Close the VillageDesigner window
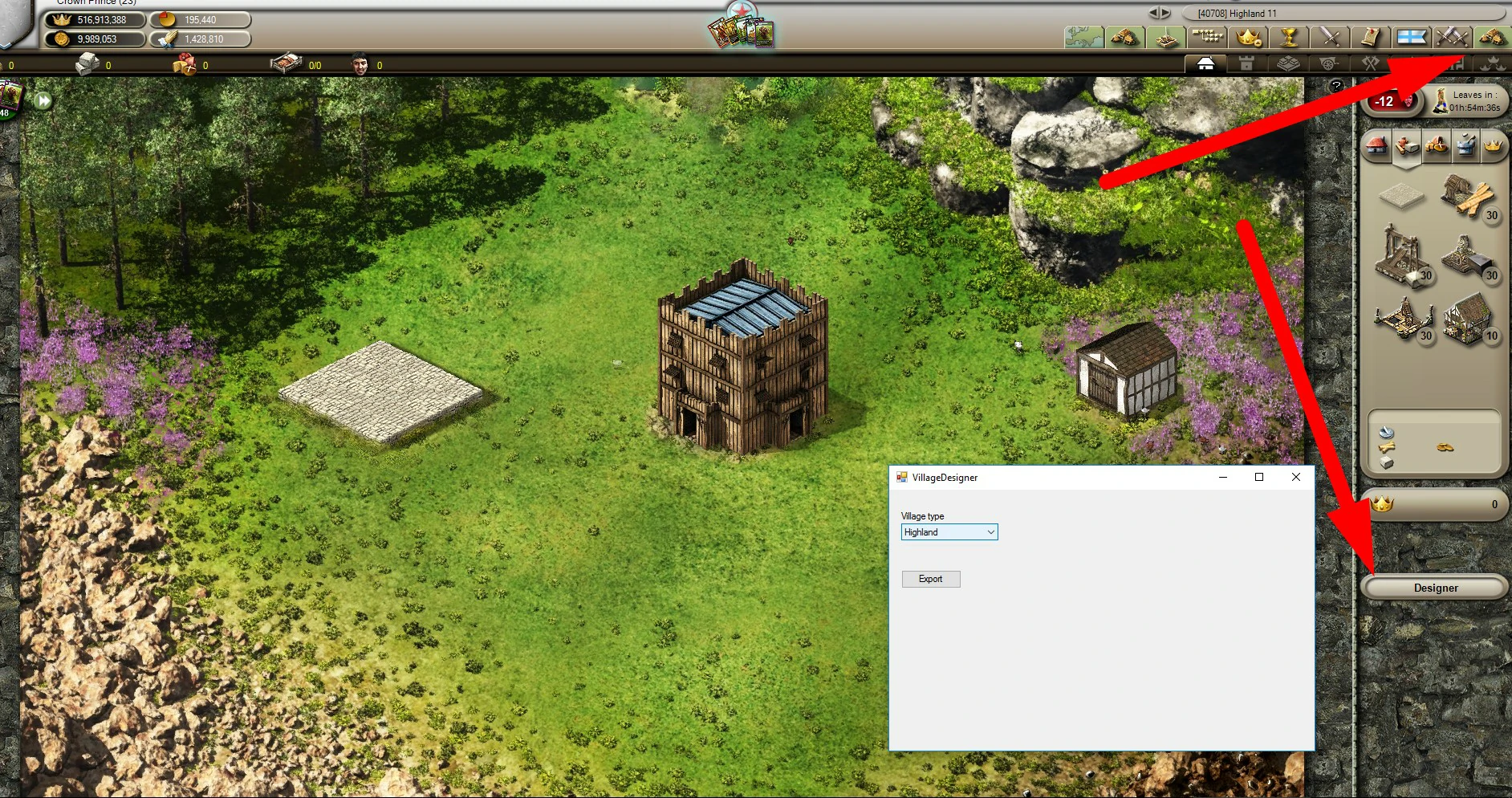The image size is (1512, 798). 1295,477
